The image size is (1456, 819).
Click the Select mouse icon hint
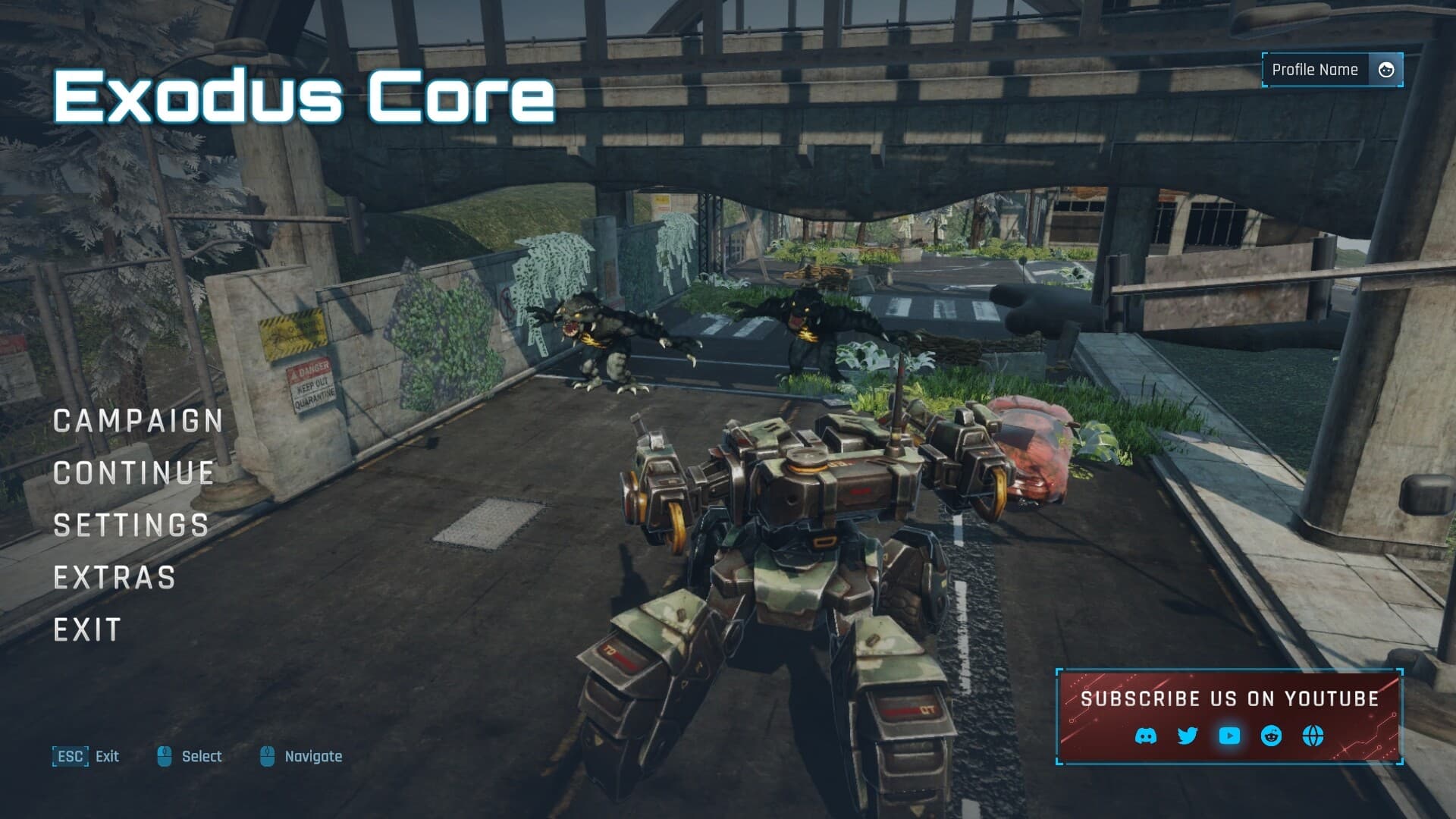pyautogui.click(x=164, y=755)
